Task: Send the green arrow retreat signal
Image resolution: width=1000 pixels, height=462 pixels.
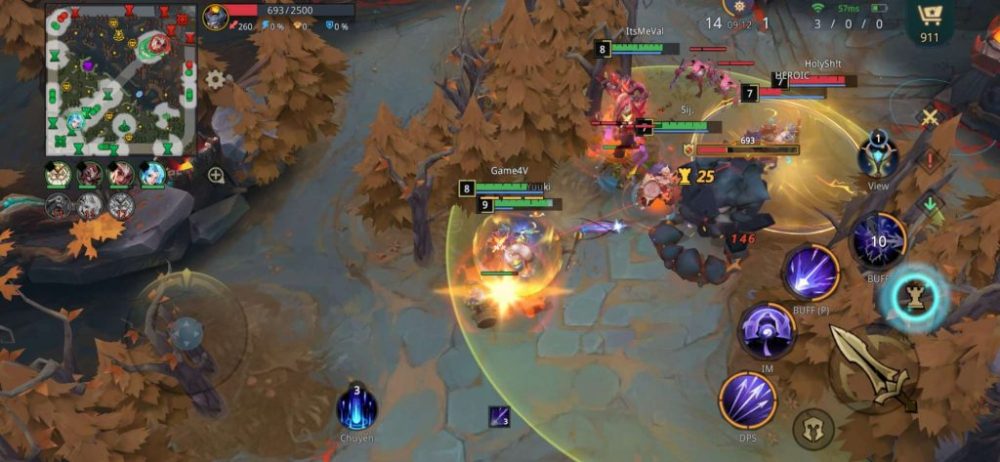Action: pyautogui.click(x=930, y=205)
